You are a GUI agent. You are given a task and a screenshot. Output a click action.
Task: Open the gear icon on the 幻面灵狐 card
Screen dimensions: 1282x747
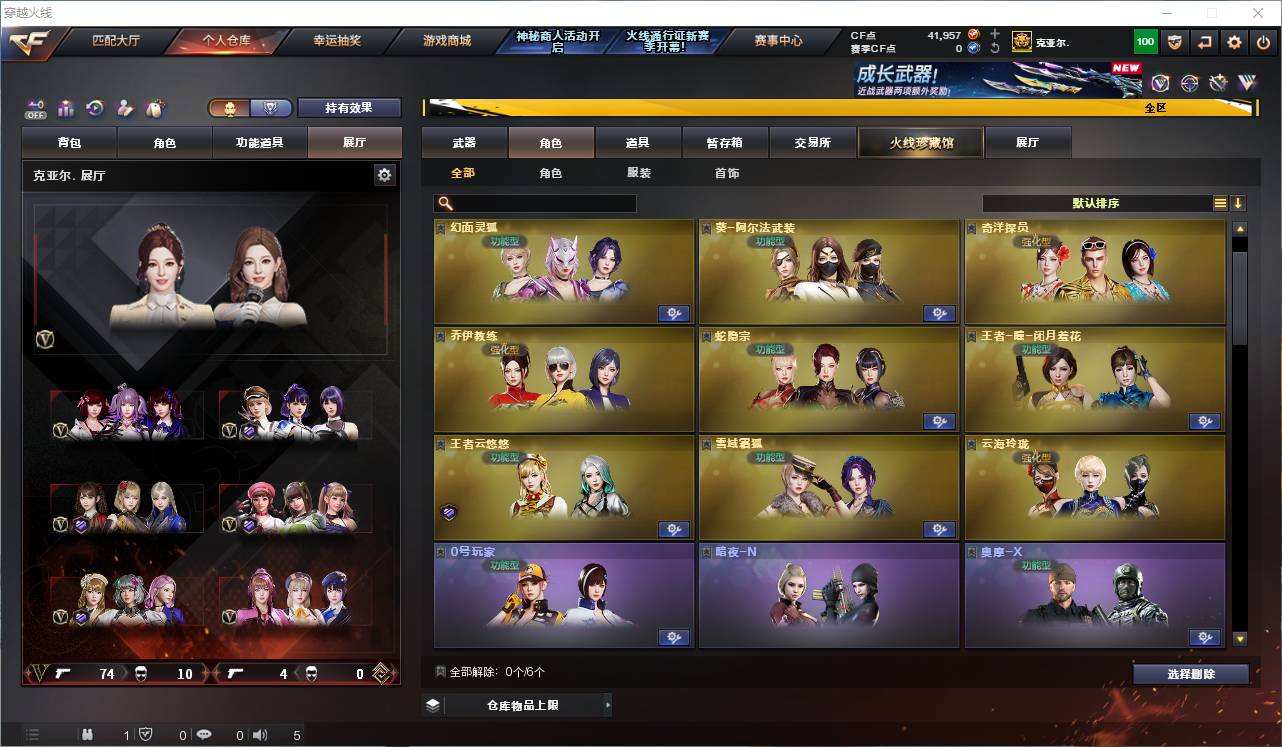[x=673, y=313]
